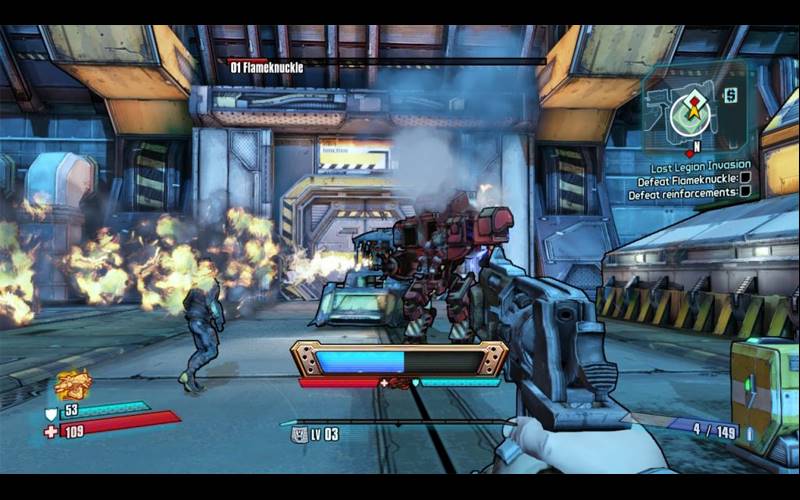Select the dollar sign shop marker on minimap
Screen dimensions: 800x500
pos(730,95)
